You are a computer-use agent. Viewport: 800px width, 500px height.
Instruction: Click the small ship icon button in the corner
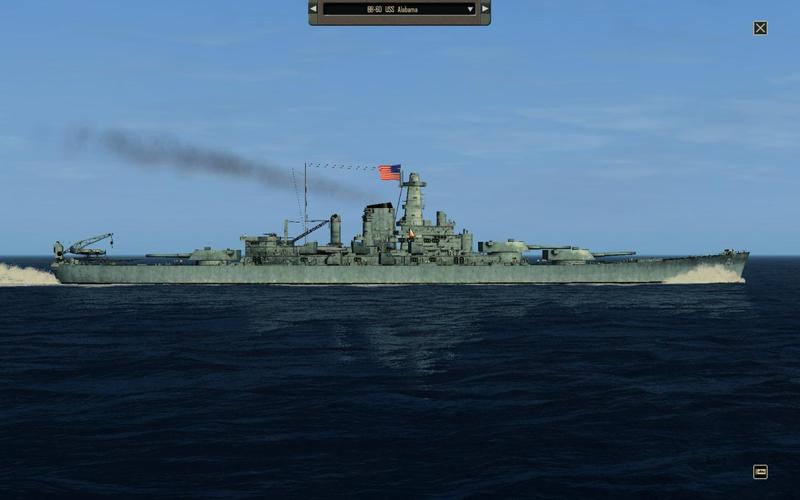click(760, 472)
